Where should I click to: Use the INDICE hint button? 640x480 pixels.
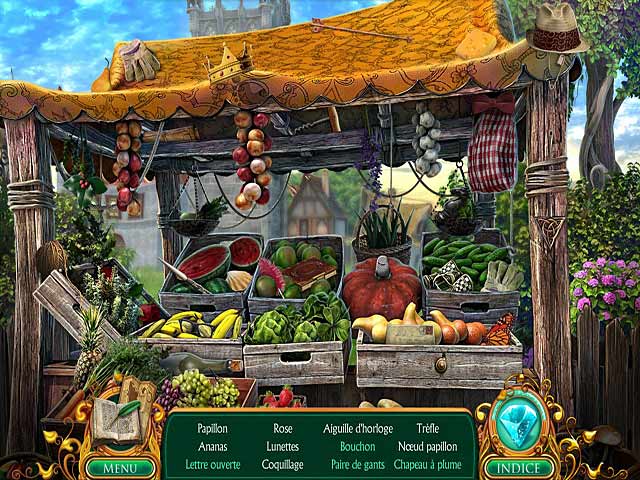click(x=519, y=467)
